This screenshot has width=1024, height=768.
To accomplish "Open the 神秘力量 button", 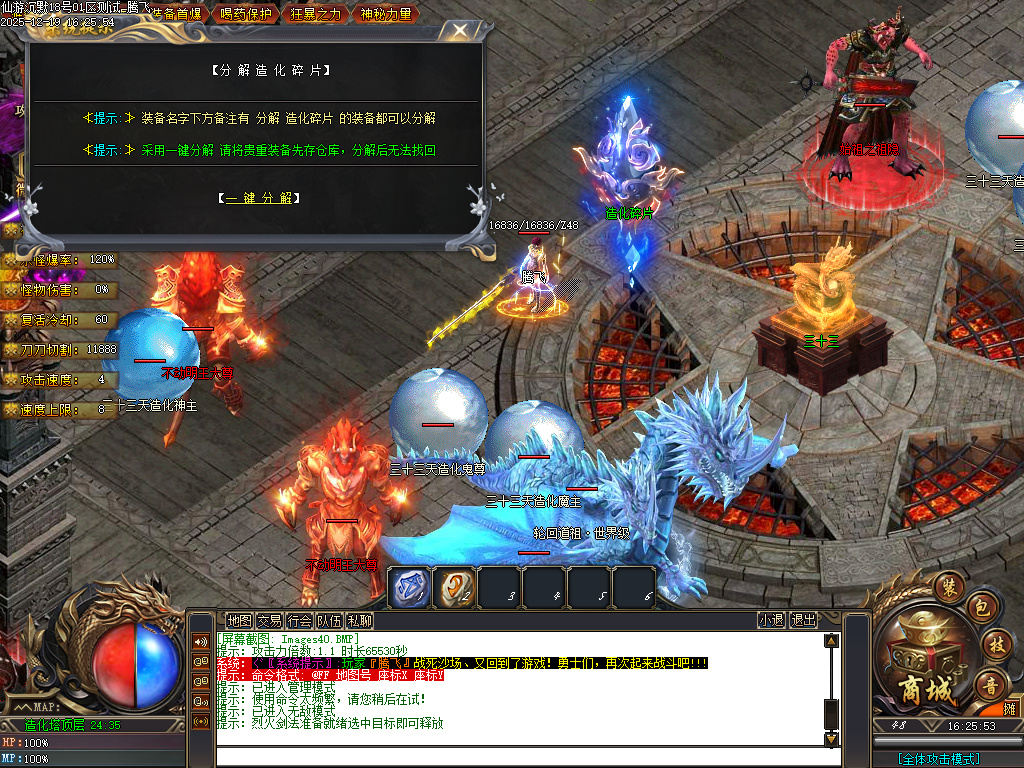I will pyautogui.click(x=385, y=14).
